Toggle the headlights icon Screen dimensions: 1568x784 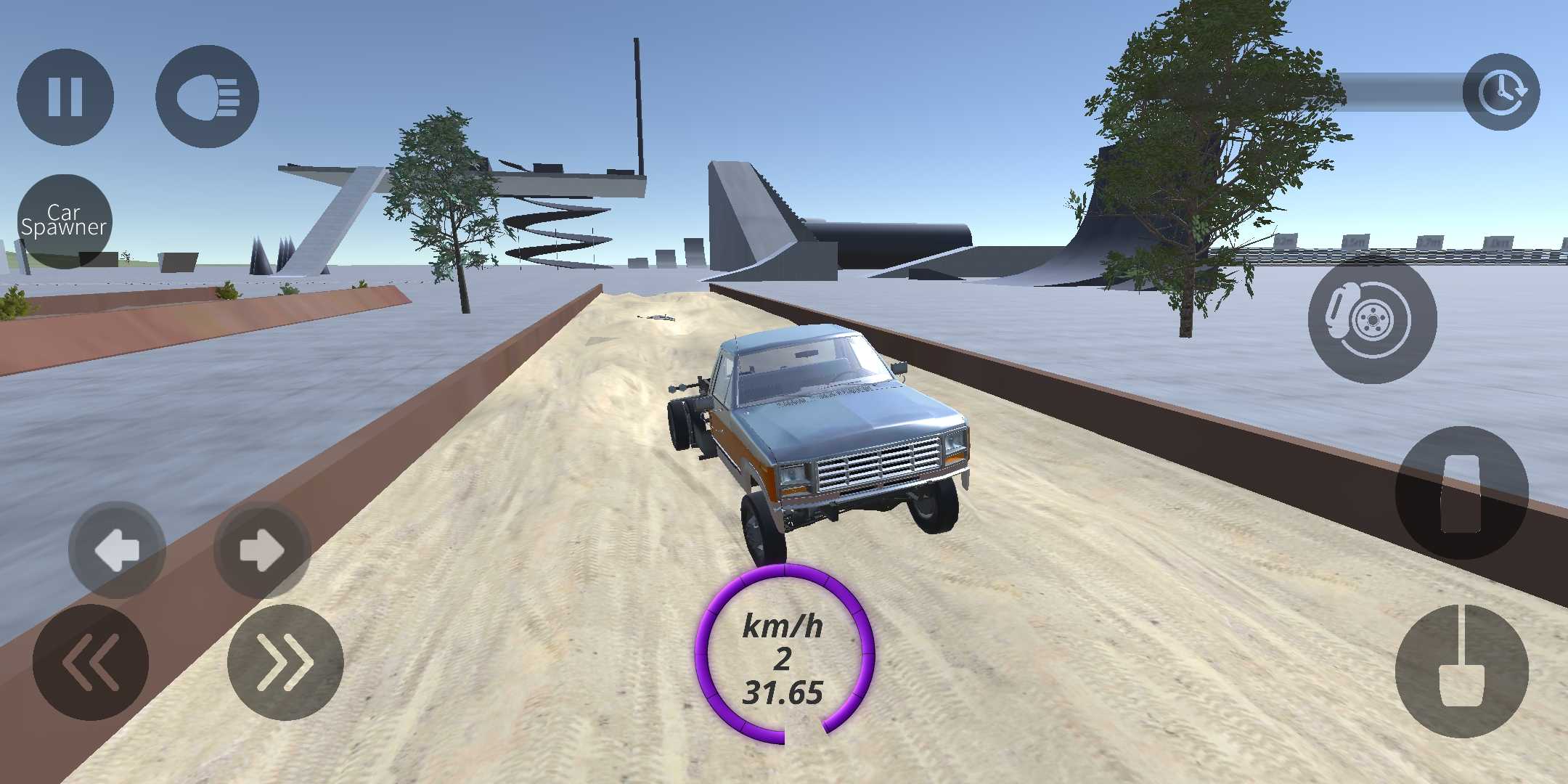(x=207, y=96)
